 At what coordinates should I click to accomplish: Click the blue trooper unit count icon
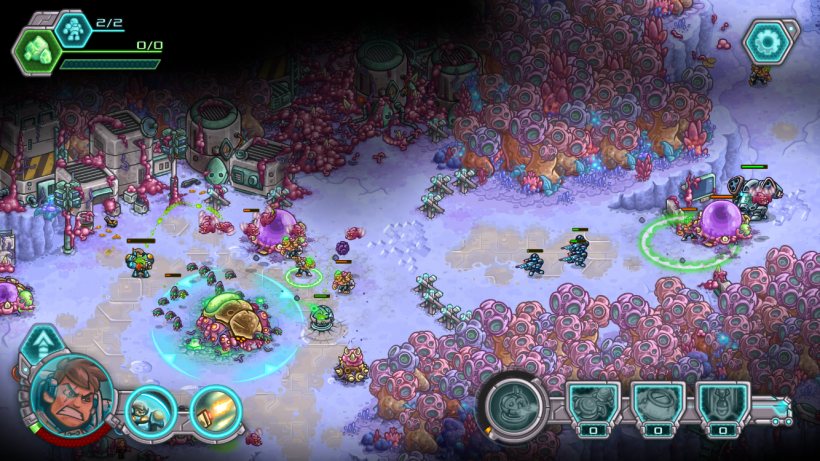(x=72, y=27)
